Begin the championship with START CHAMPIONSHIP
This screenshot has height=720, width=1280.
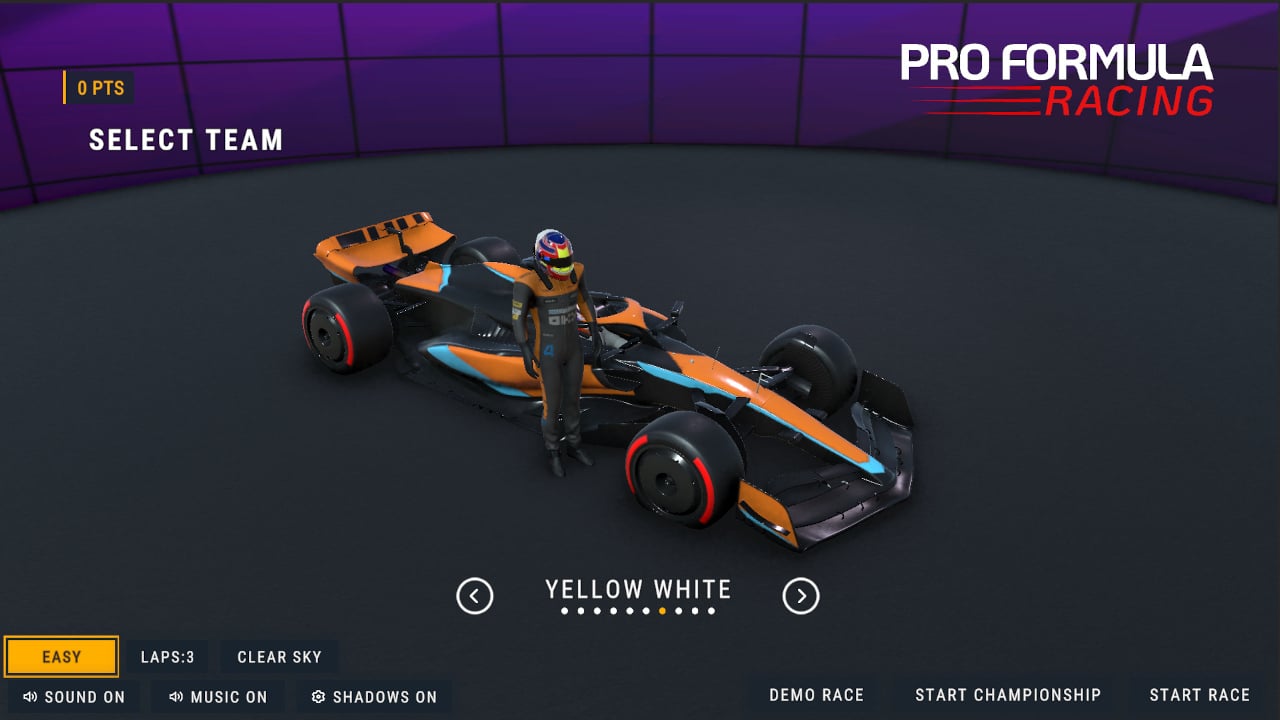pyautogui.click(x=1008, y=694)
